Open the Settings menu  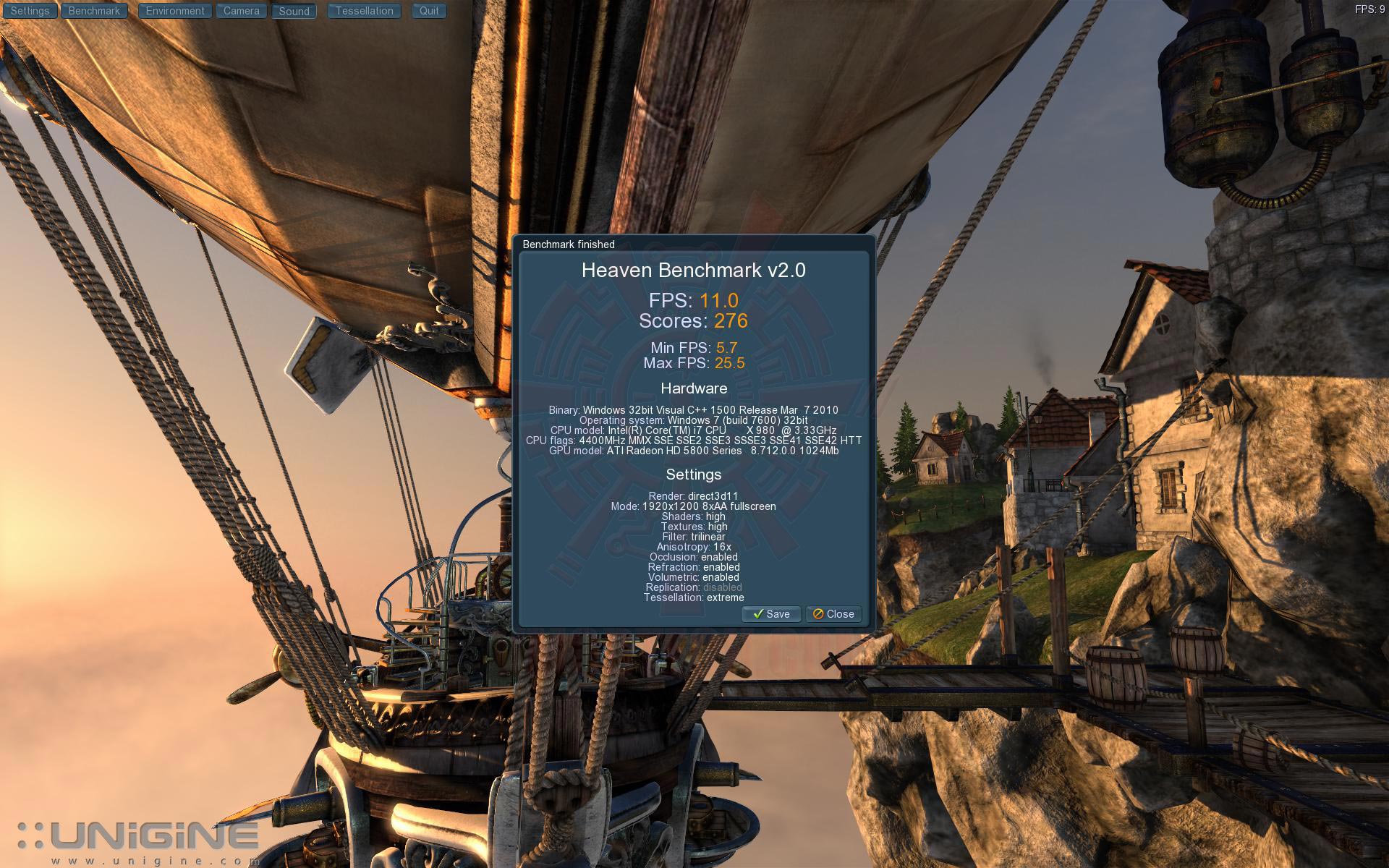point(30,11)
